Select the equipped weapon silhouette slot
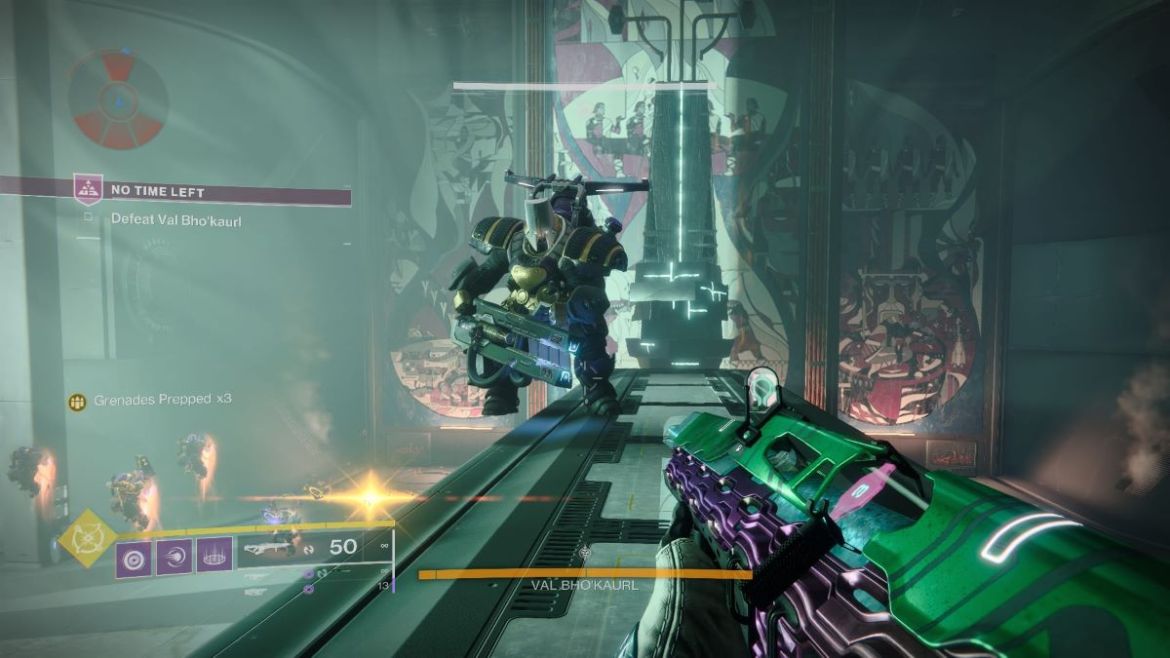 coord(277,549)
